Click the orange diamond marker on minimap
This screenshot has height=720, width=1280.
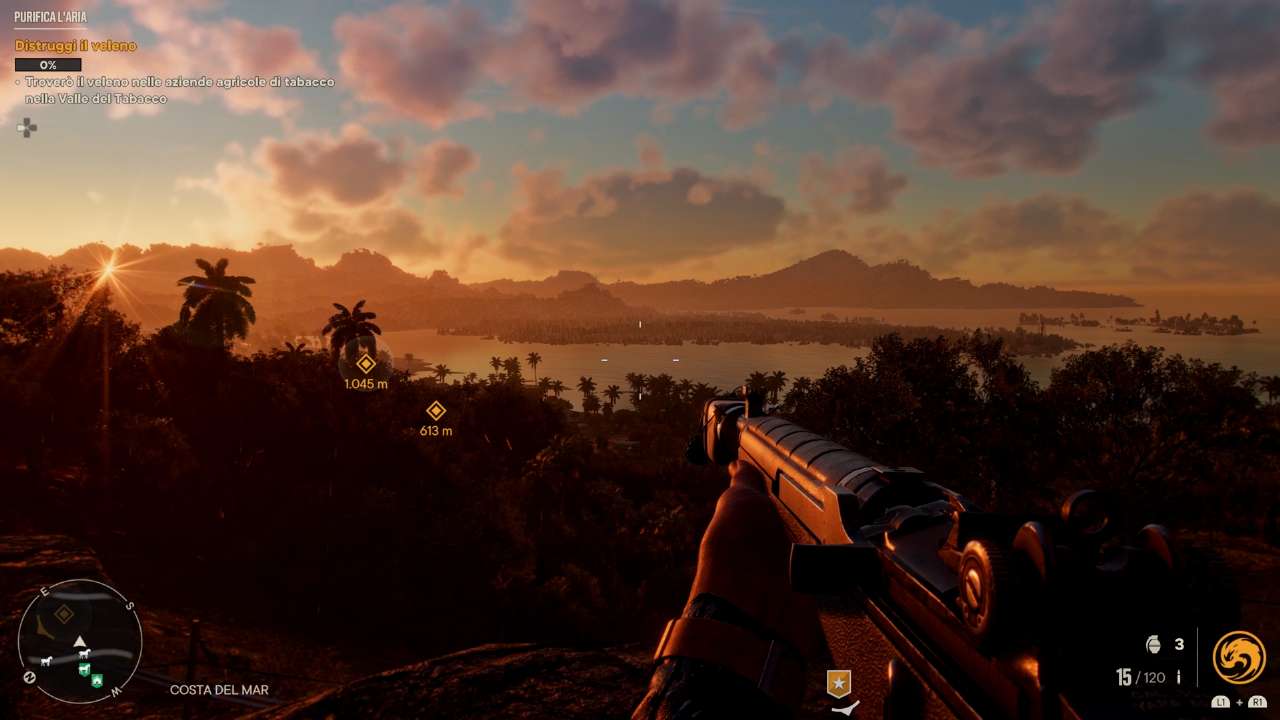[x=64, y=614]
